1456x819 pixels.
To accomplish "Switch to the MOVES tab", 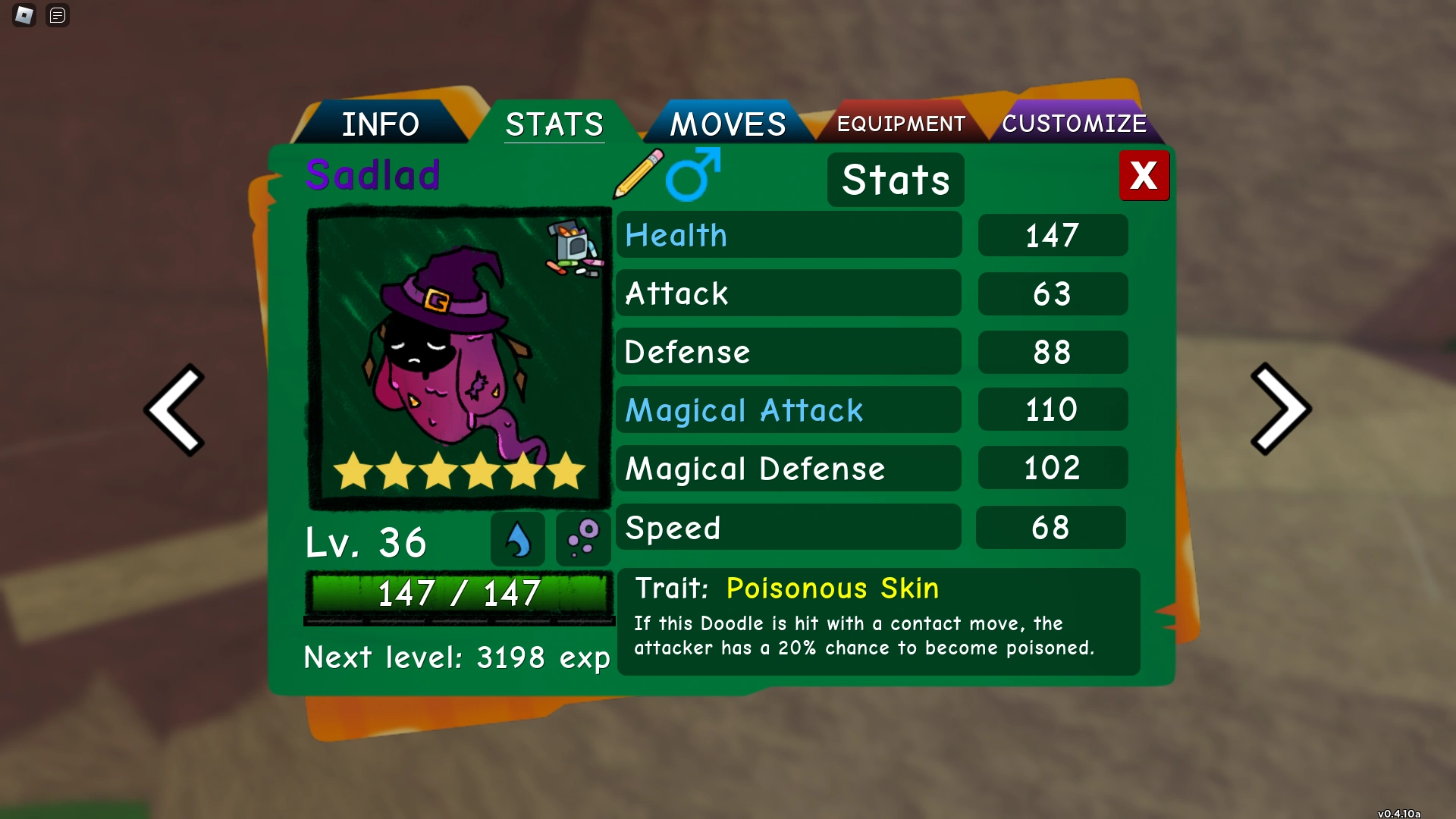I will point(727,123).
